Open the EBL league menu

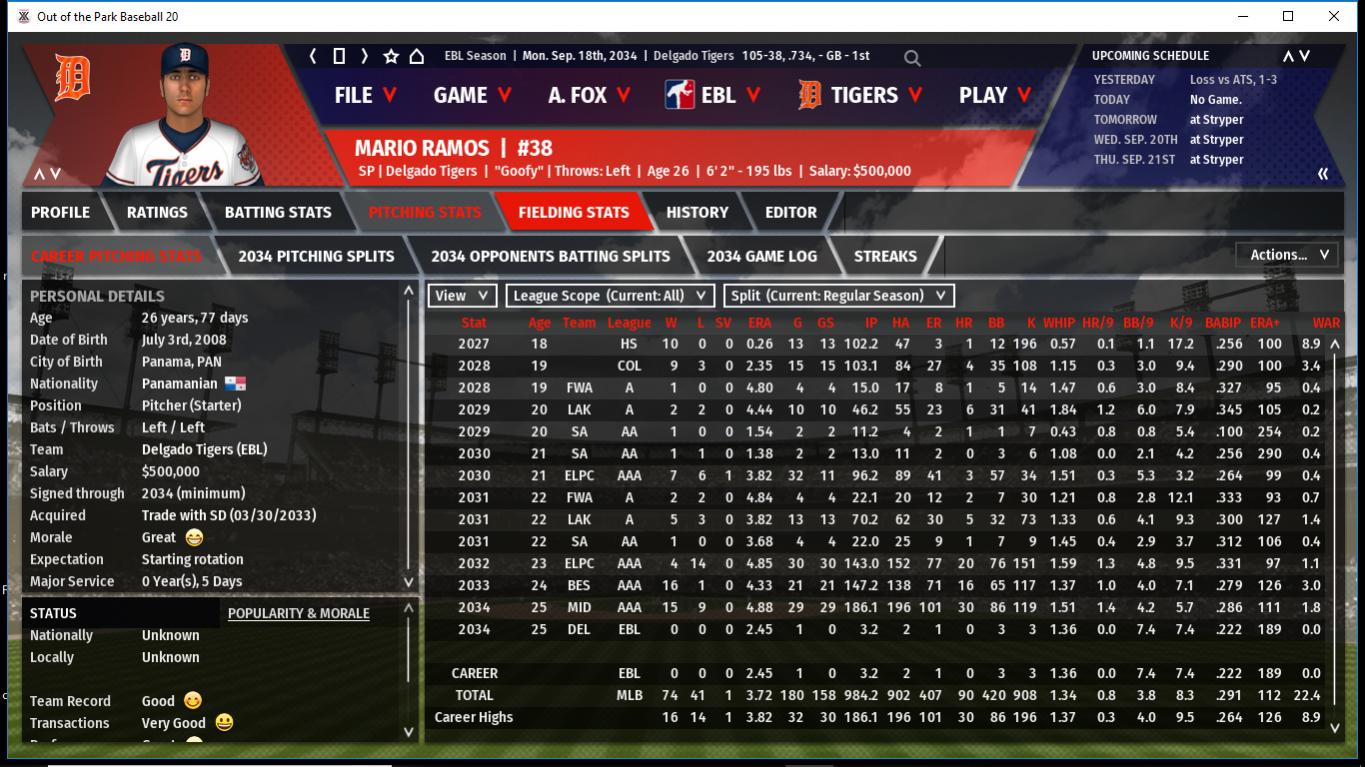tap(714, 95)
